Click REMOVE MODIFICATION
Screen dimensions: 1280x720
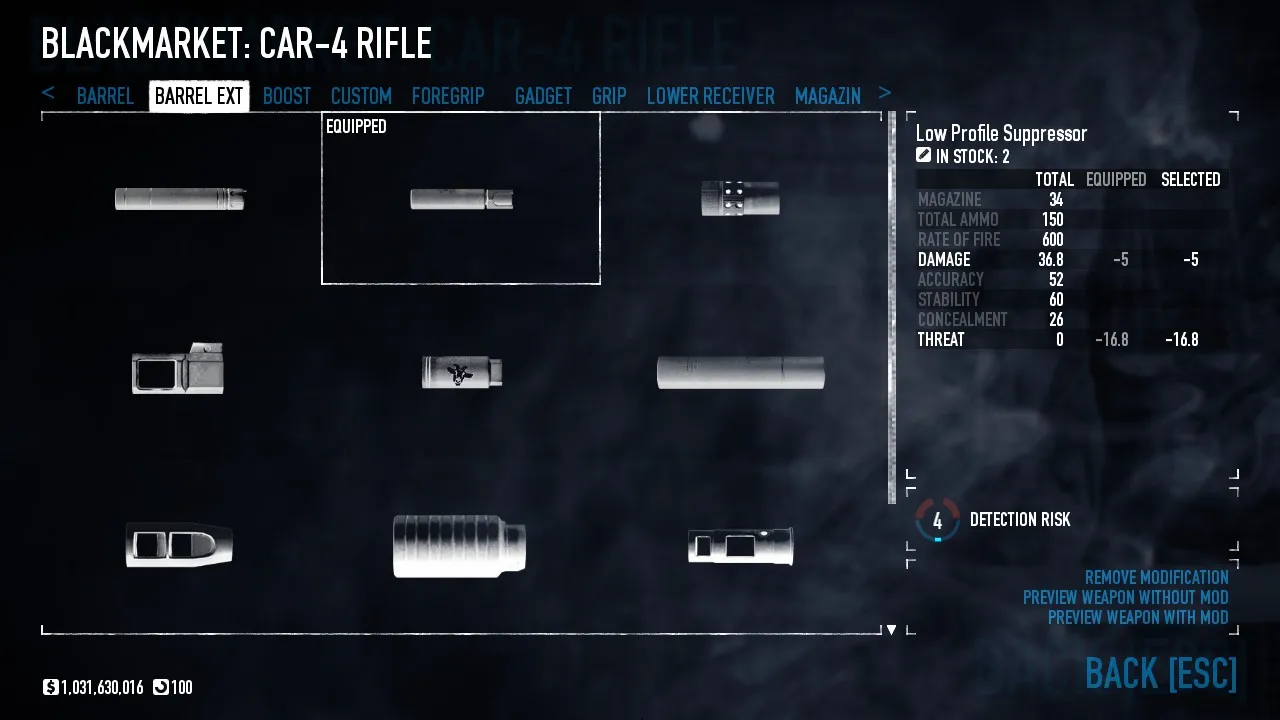tap(1155, 577)
